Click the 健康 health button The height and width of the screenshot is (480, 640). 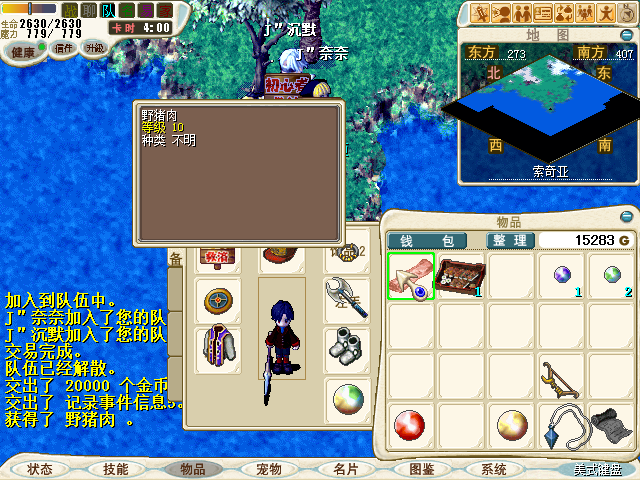(22, 52)
